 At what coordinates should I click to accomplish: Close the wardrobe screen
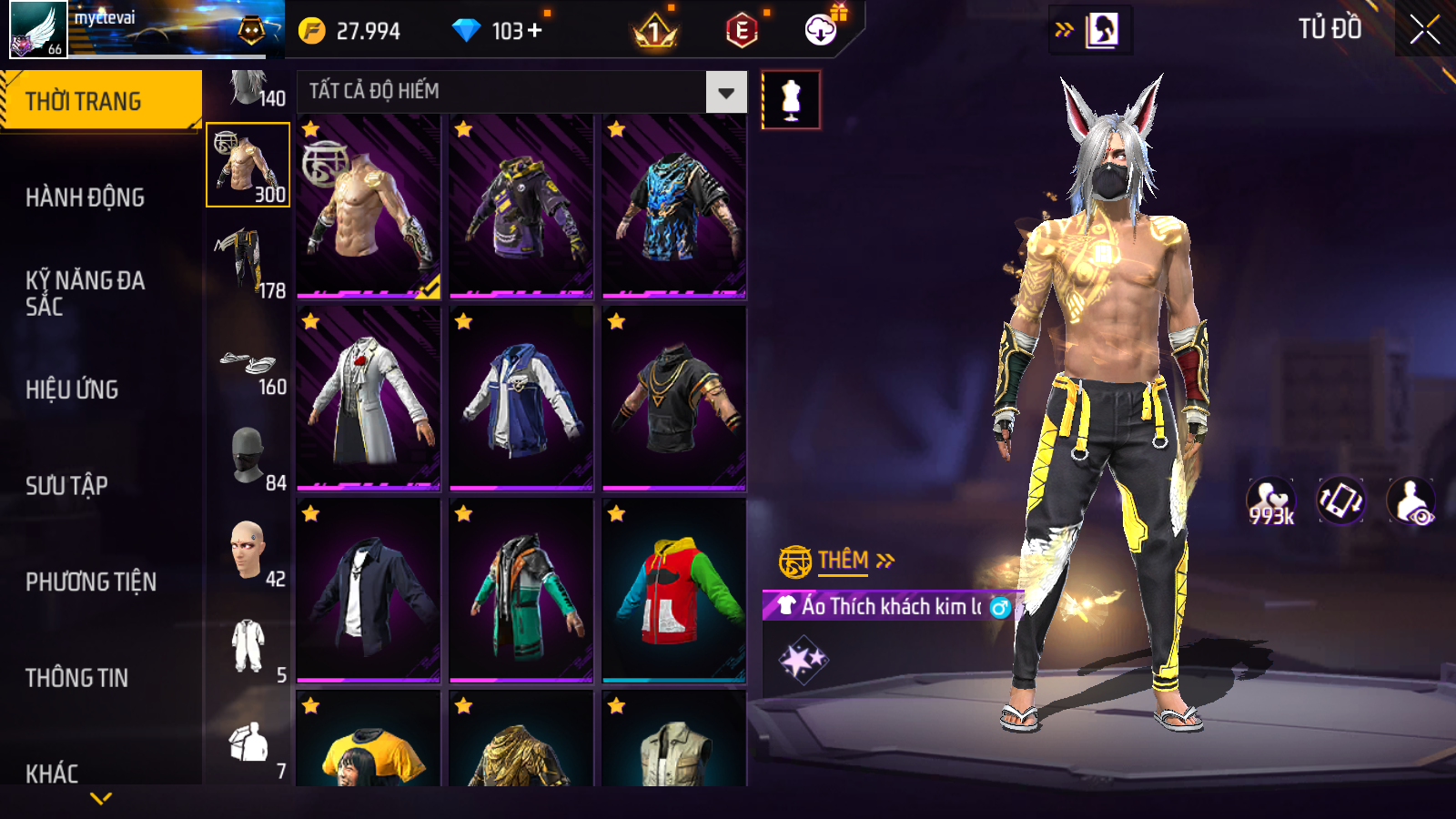click(1424, 30)
